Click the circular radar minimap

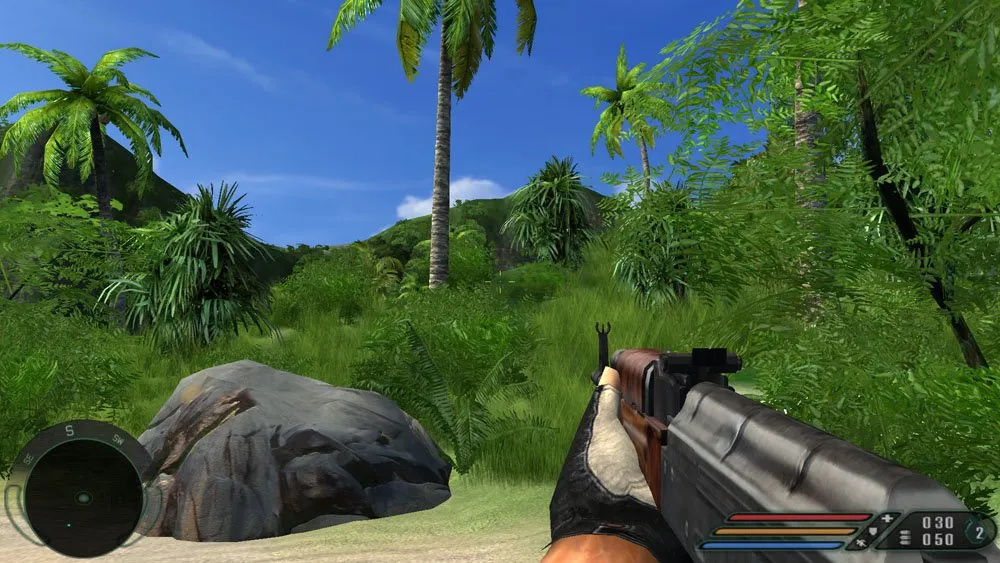coord(83,497)
